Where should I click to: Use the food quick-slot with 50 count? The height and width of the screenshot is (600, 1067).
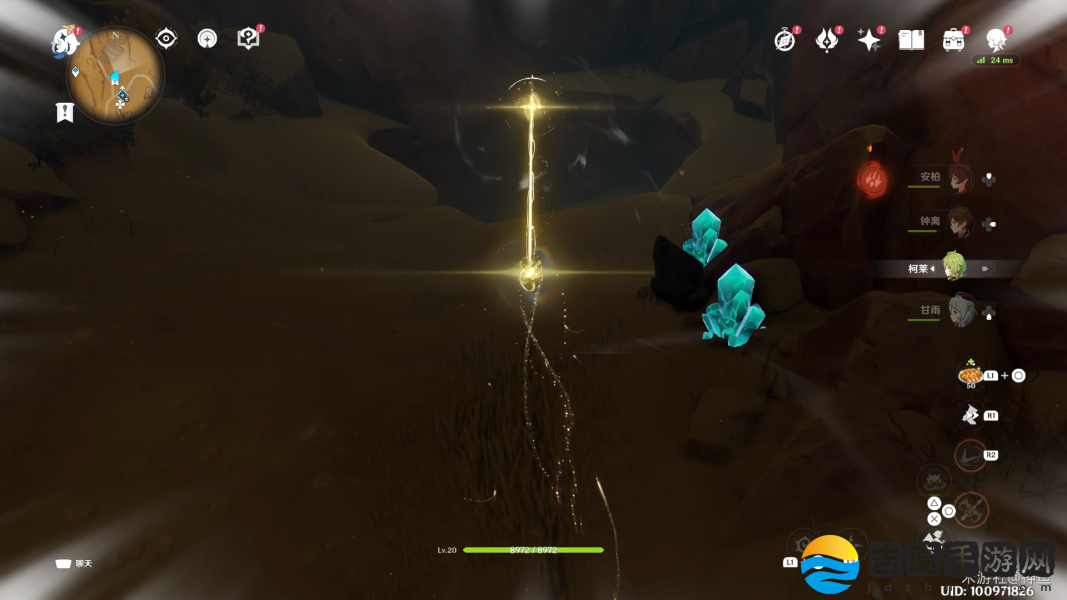(970, 375)
